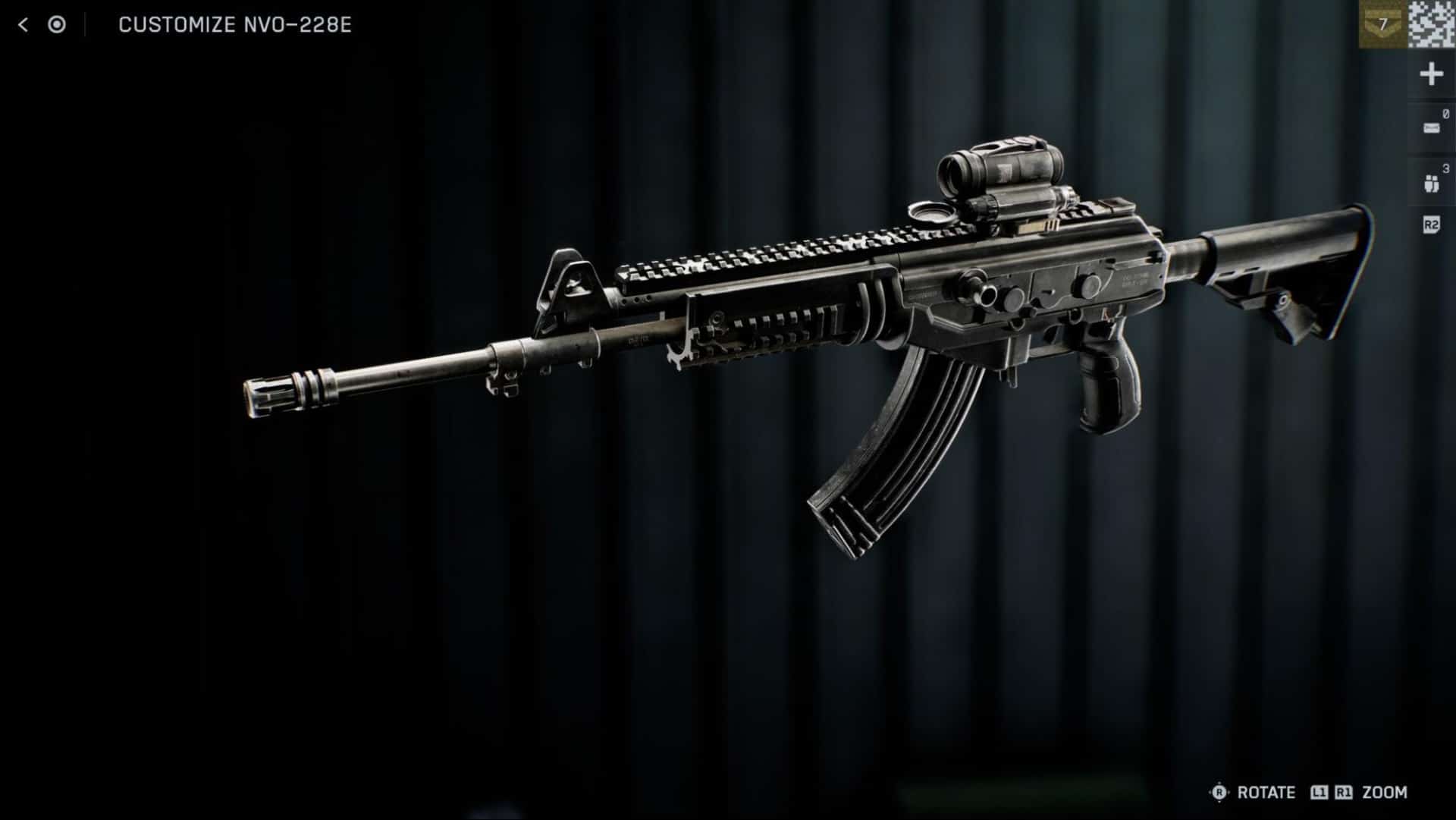Image resolution: width=1456 pixels, height=820 pixels.
Task: Go back using the left arrow
Action: (23, 25)
